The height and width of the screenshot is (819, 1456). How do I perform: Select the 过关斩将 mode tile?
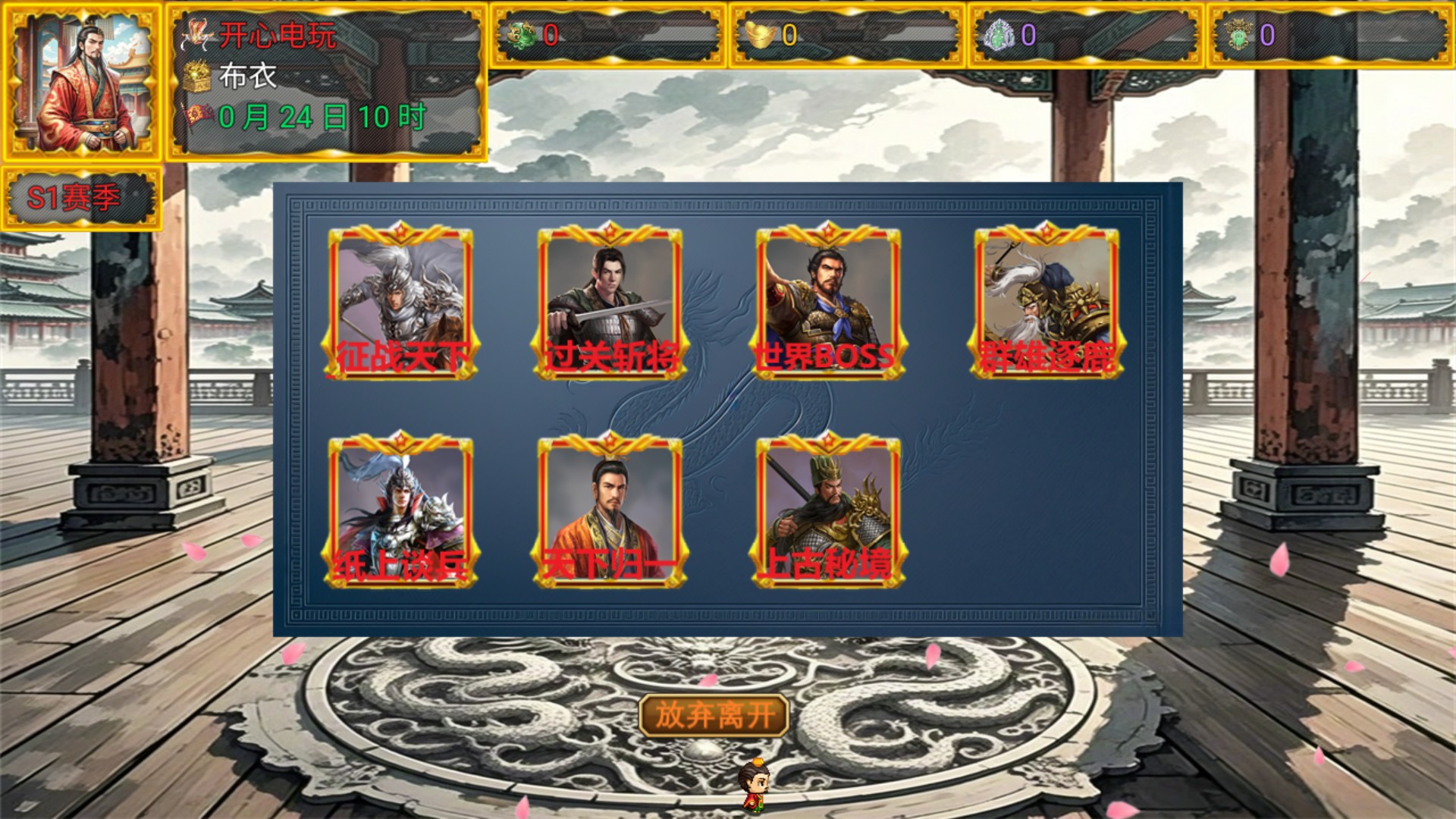tap(610, 302)
